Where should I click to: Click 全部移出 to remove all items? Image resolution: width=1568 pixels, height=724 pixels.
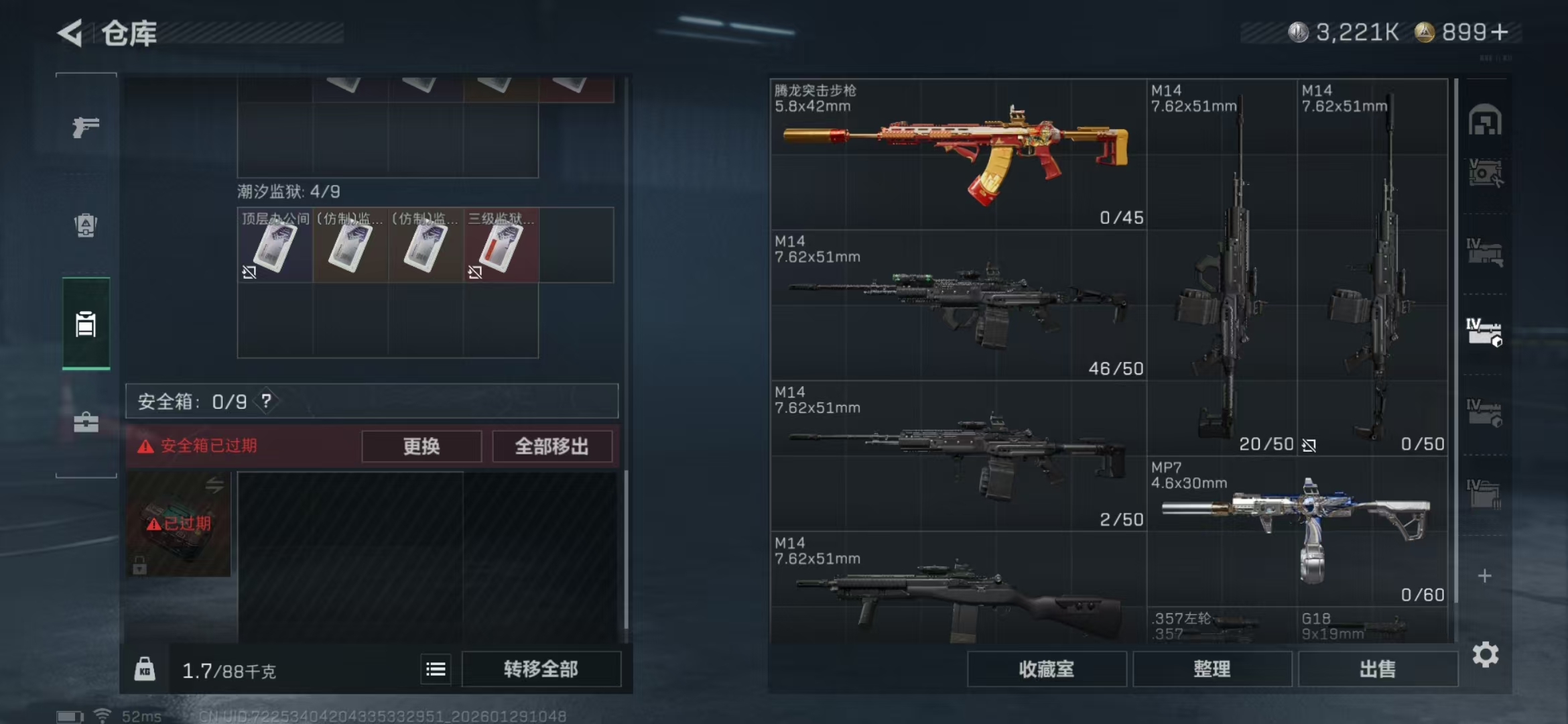tap(552, 446)
